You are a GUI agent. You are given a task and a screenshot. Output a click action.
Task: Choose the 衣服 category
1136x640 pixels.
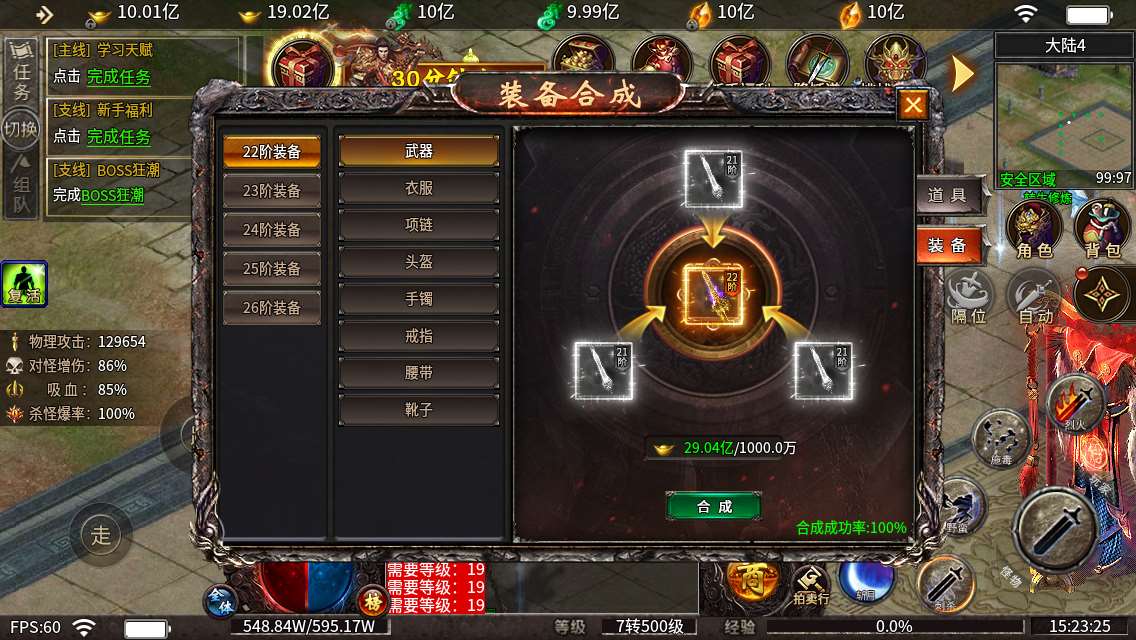[419, 188]
